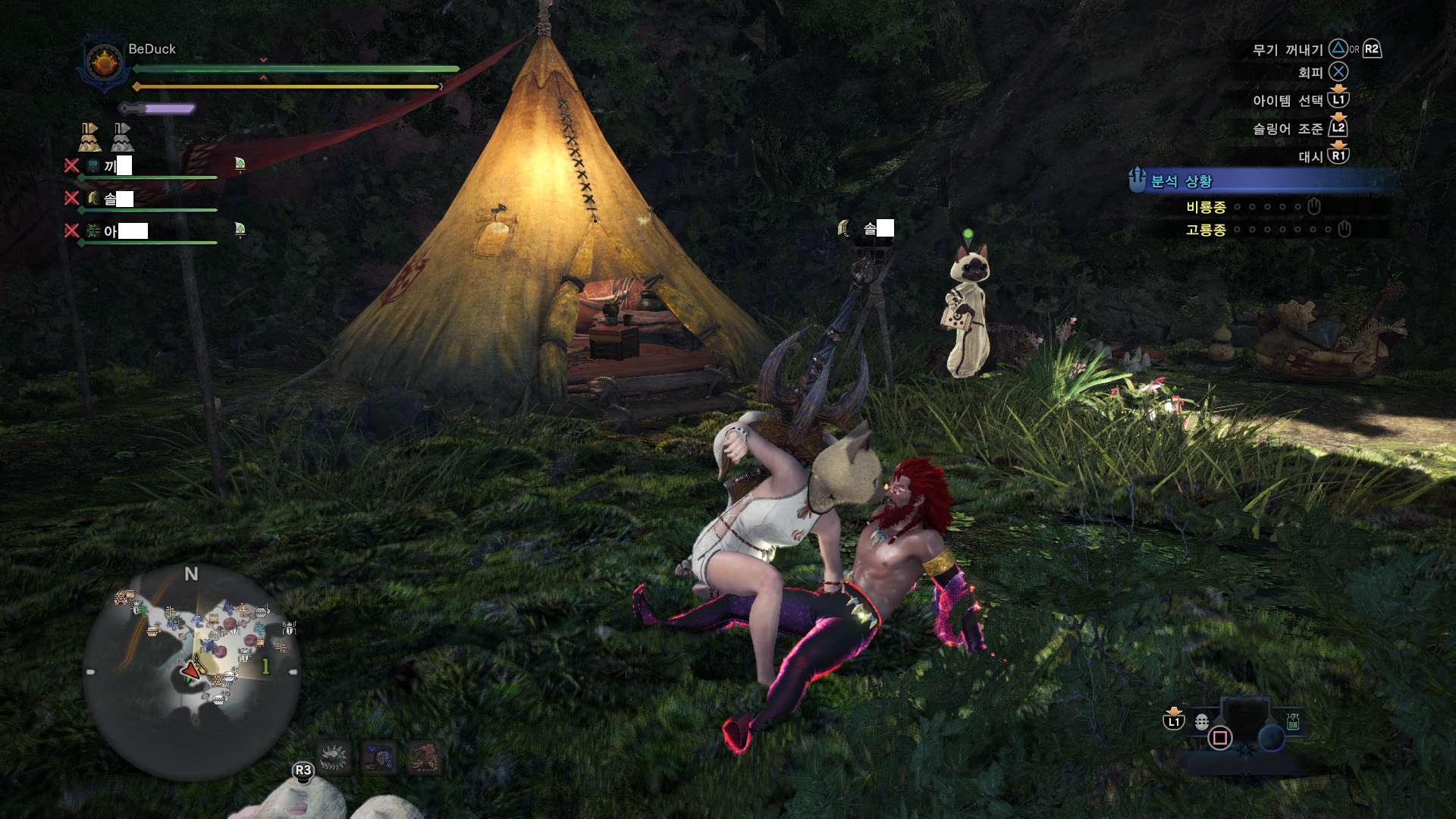Choose the green potion bottle item

click(x=1293, y=722)
